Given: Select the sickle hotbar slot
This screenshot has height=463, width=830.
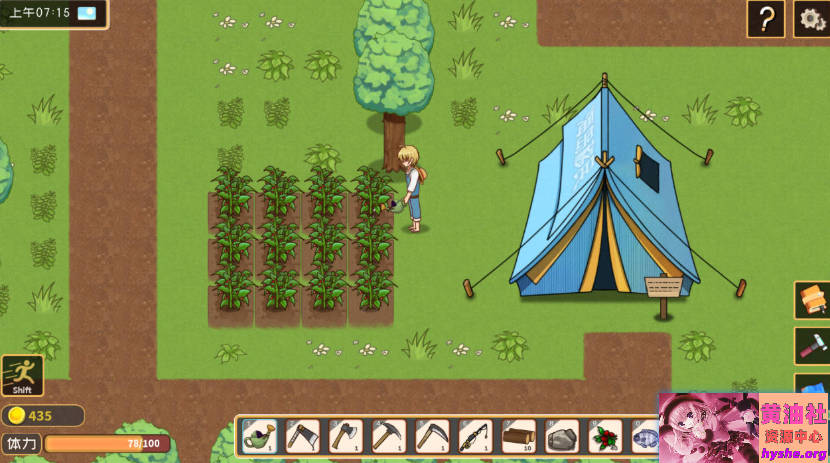Looking at the screenshot, I should pyautogui.click(x=432, y=436).
